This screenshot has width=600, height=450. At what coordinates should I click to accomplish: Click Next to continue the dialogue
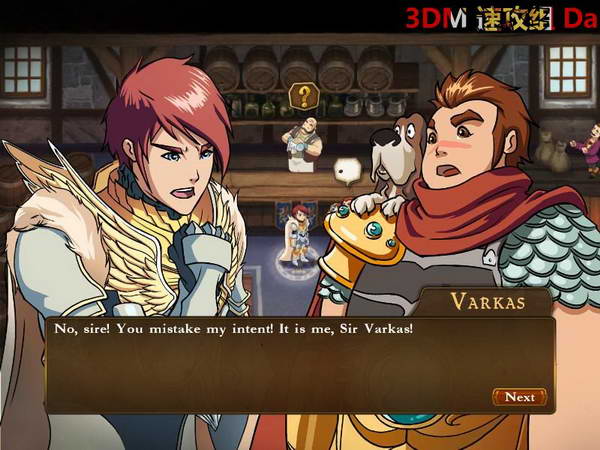click(519, 397)
